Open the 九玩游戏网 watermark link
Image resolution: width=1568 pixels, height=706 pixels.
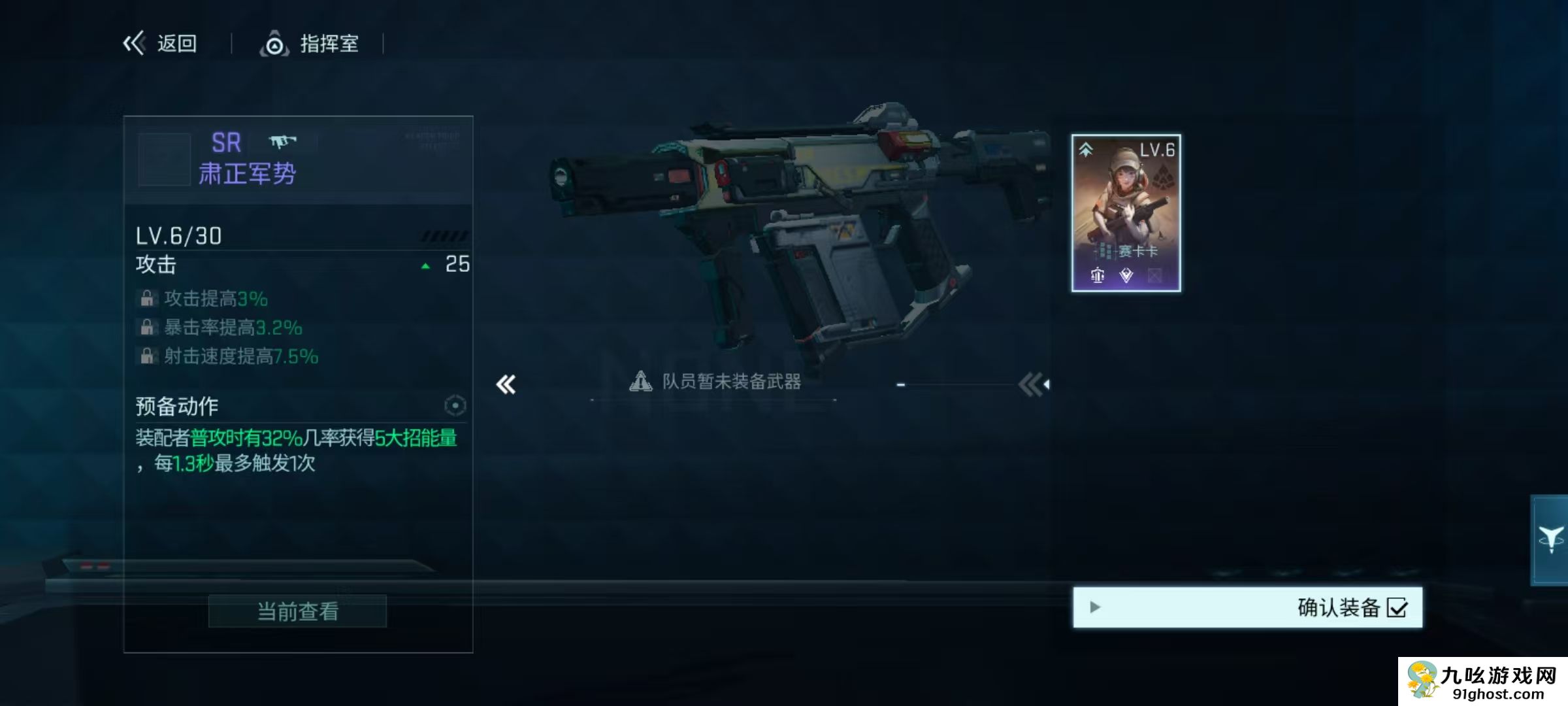(1483, 682)
